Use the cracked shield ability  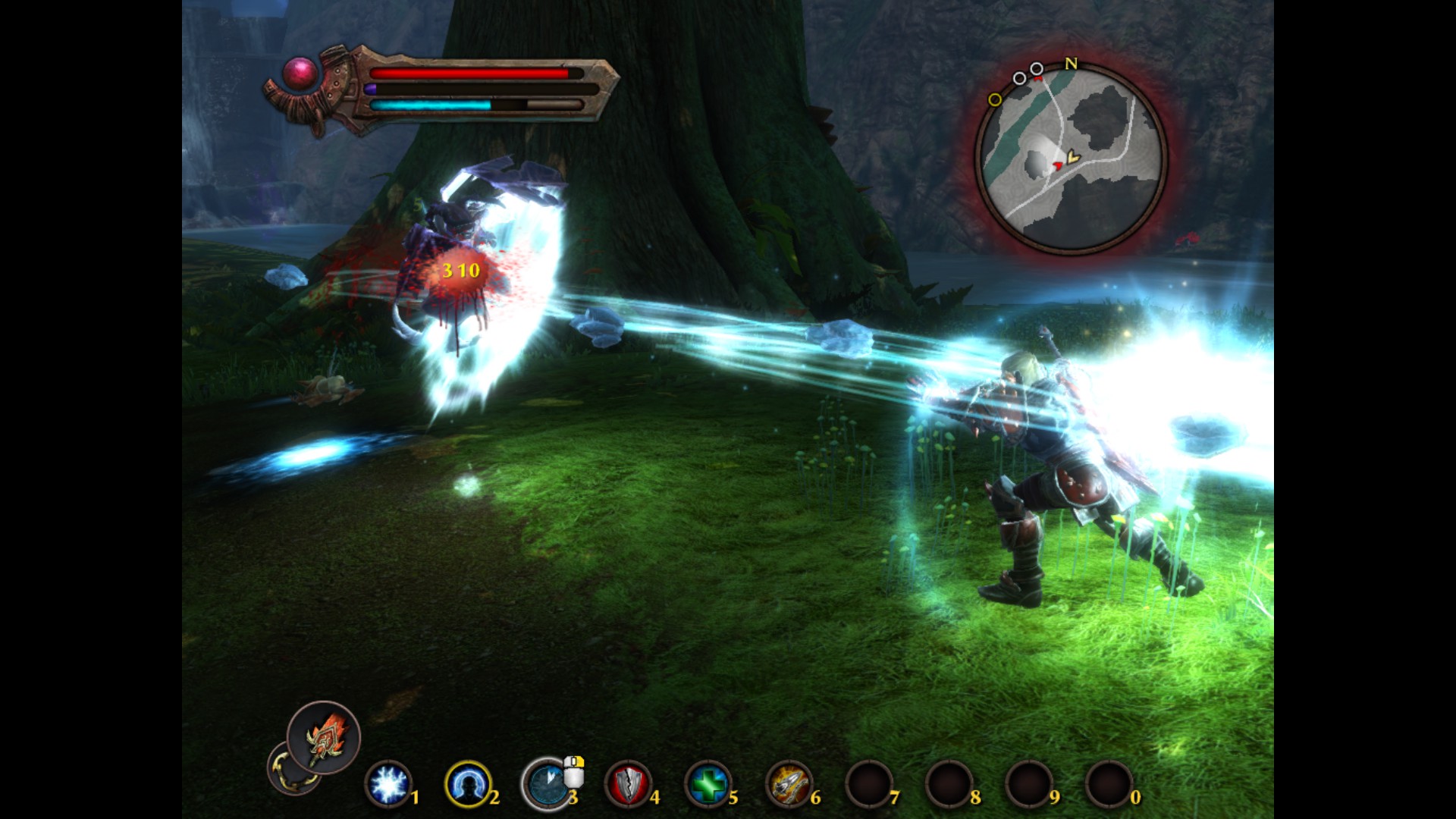pyautogui.click(x=628, y=784)
